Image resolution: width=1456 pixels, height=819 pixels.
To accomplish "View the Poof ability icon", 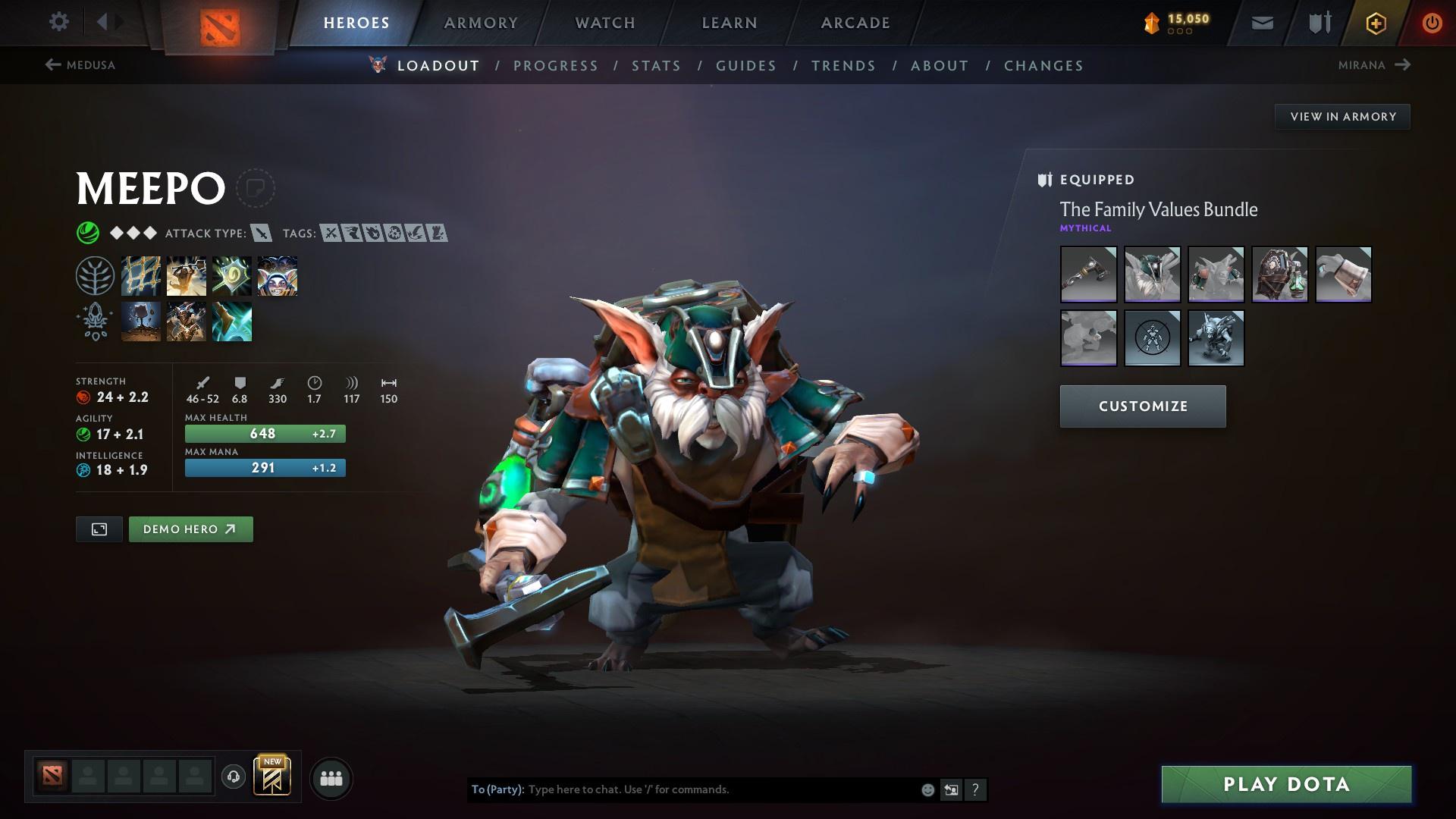I will 186,275.
